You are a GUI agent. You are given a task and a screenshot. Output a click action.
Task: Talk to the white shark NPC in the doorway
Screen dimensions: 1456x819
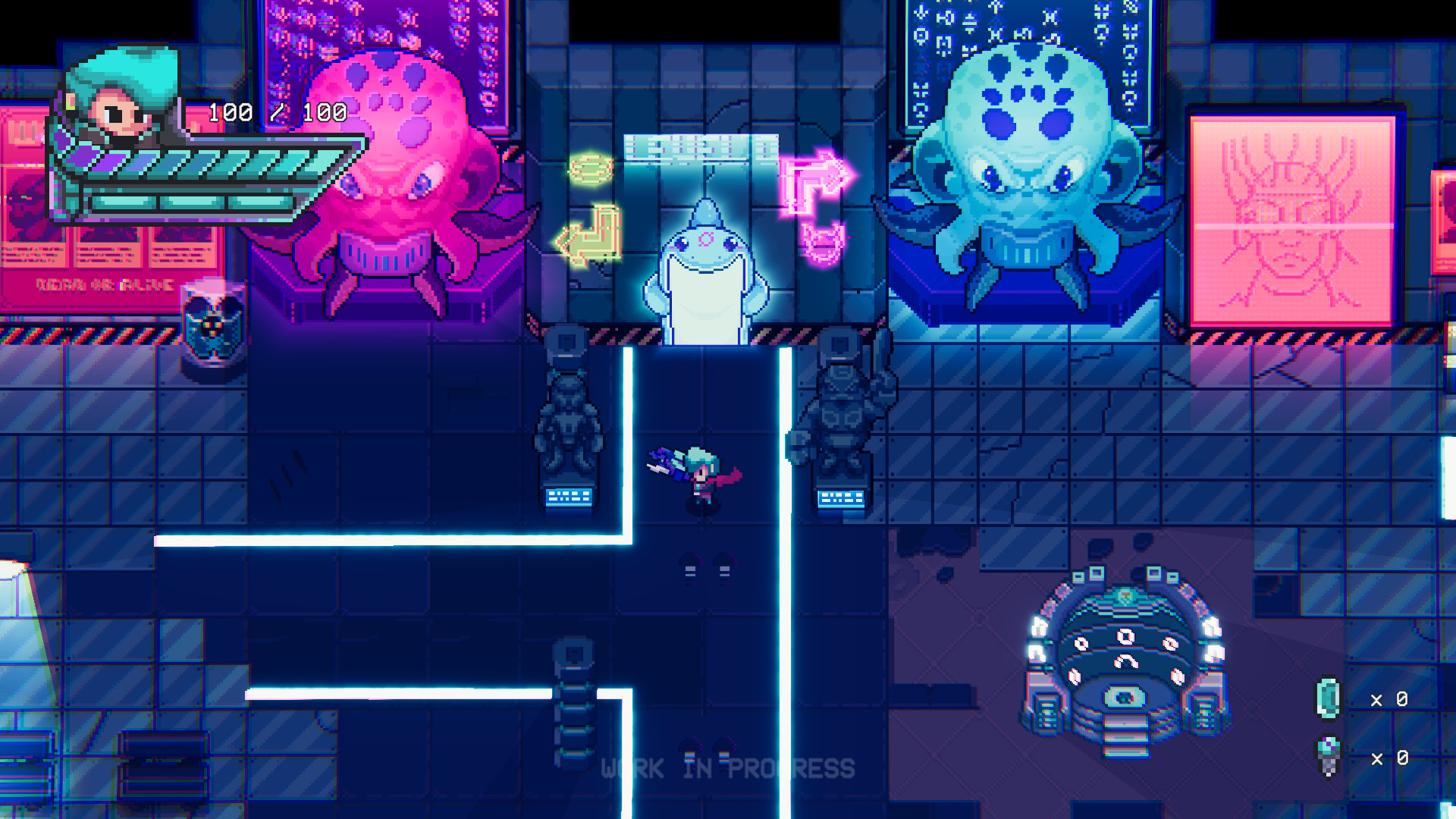[704, 281]
